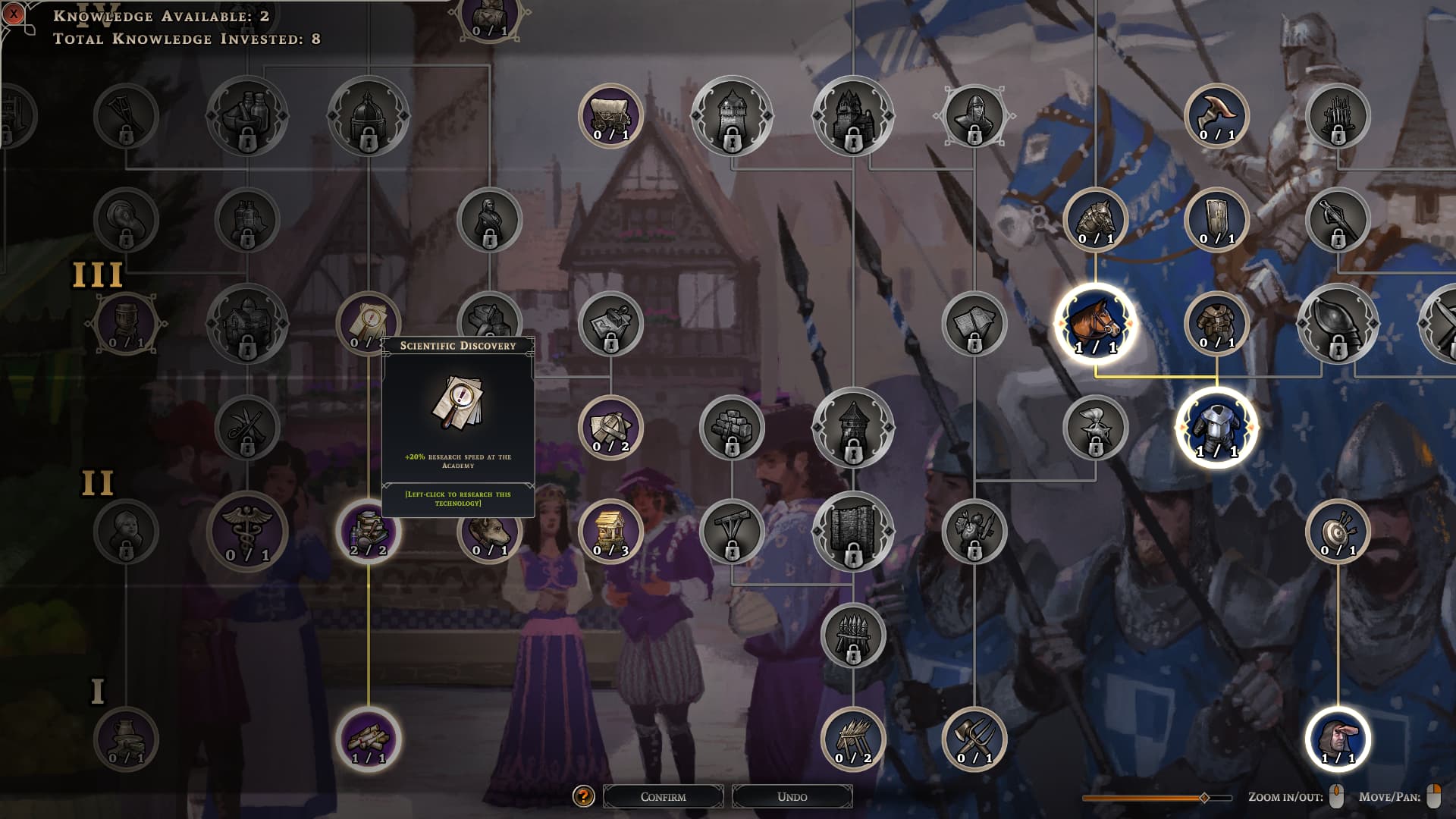Select the steel plate armor technology node
Screen dimensions: 1456x819
click(1216, 428)
